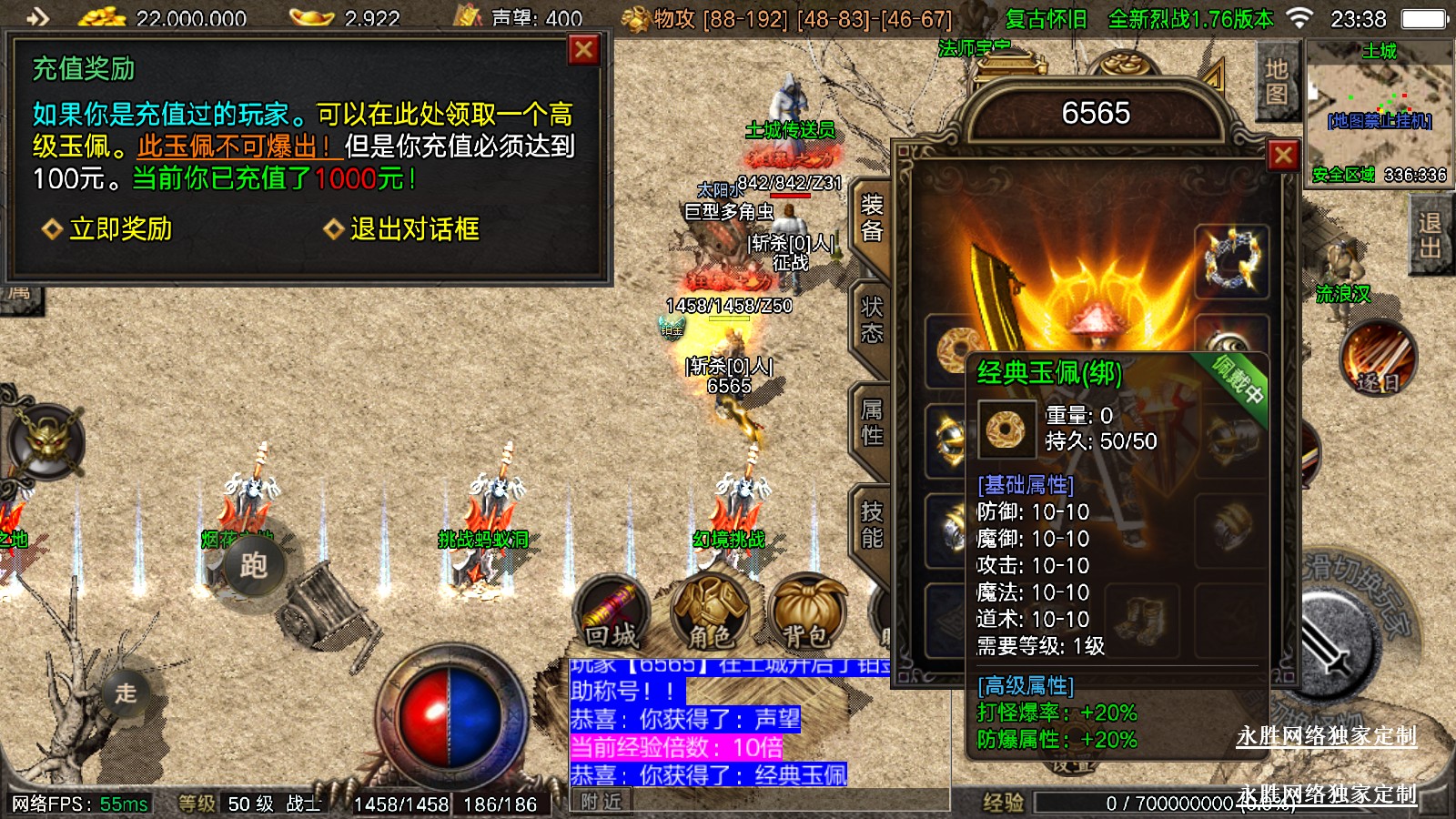
Task: Toggle the 跑 run movement button
Action: coord(253,566)
